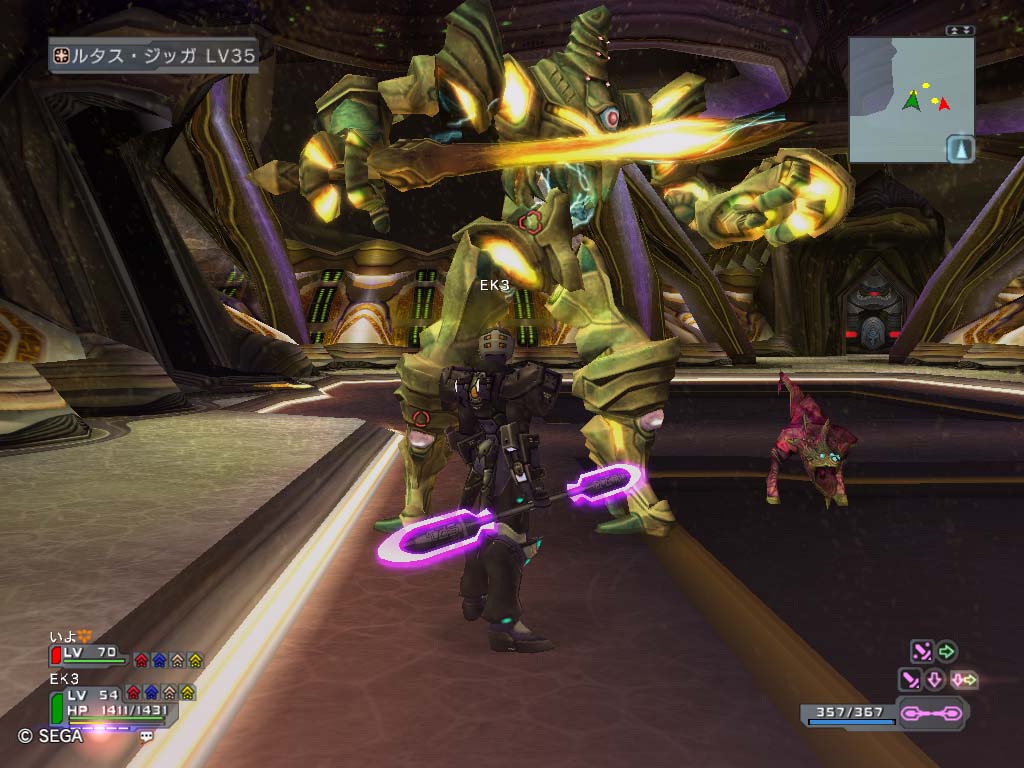Select party member いよ LV 70 panel

(90, 653)
